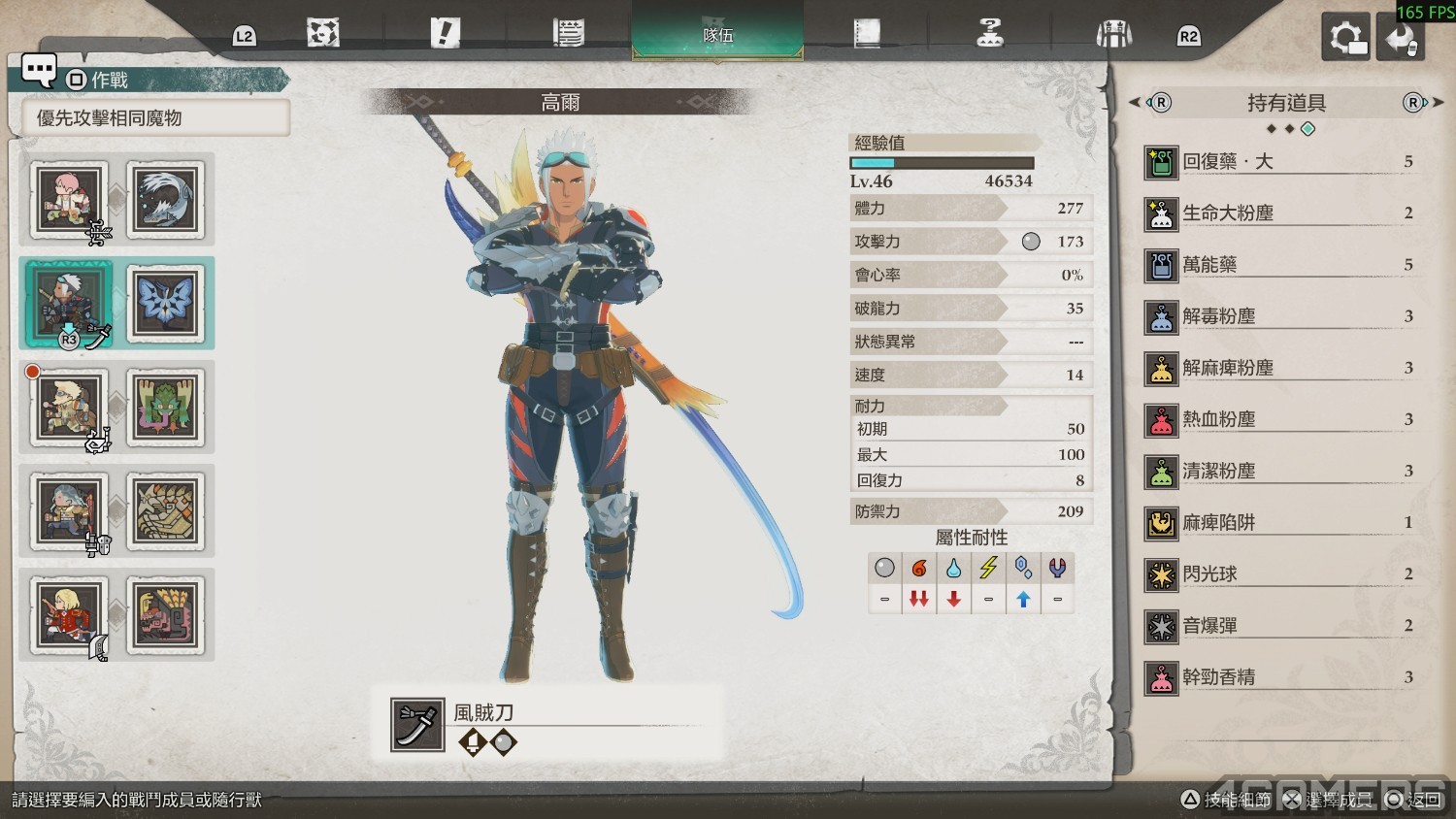Pick the red-coated blonde party member
The height and width of the screenshot is (819, 1456).
69,615
